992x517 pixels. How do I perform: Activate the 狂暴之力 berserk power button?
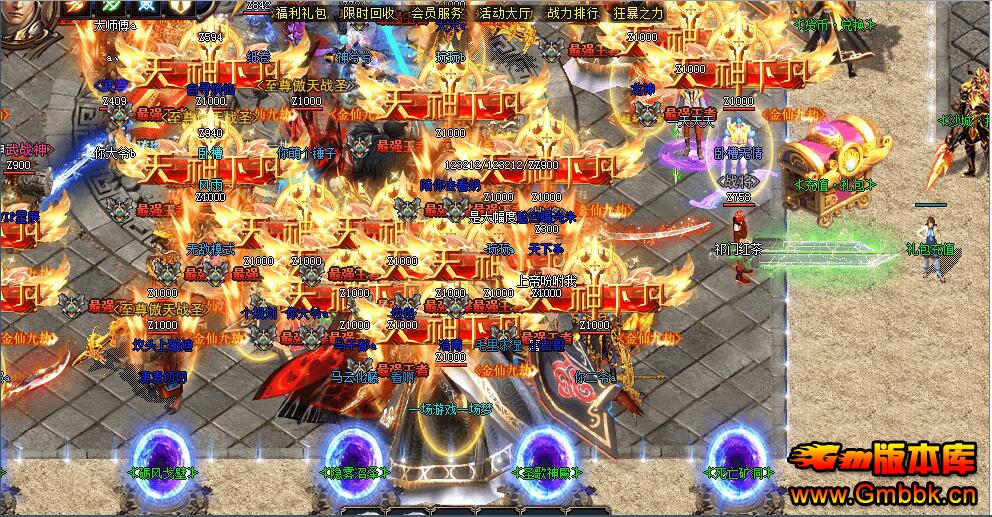point(638,14)
